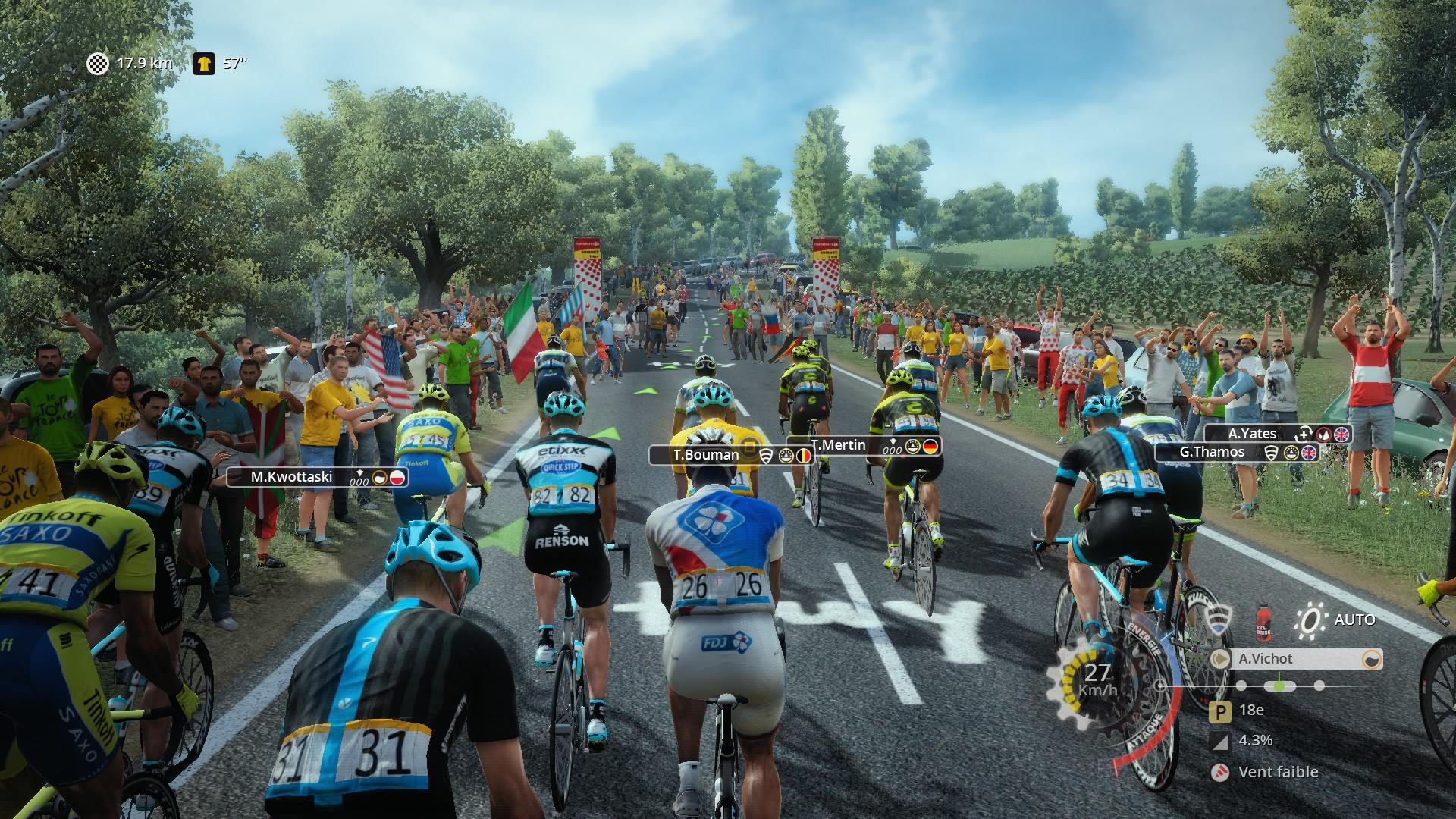Click the checkered flag distance icon
This screenshot has height=819, width=1456.
coord(98,64)
